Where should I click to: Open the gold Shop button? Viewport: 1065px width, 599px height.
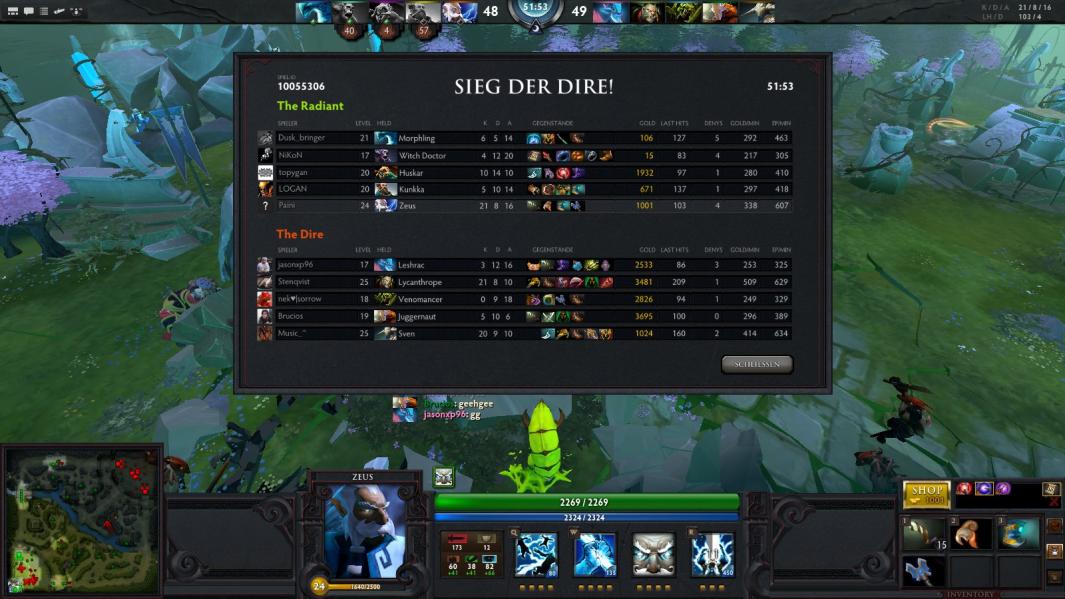pos(926,492)
